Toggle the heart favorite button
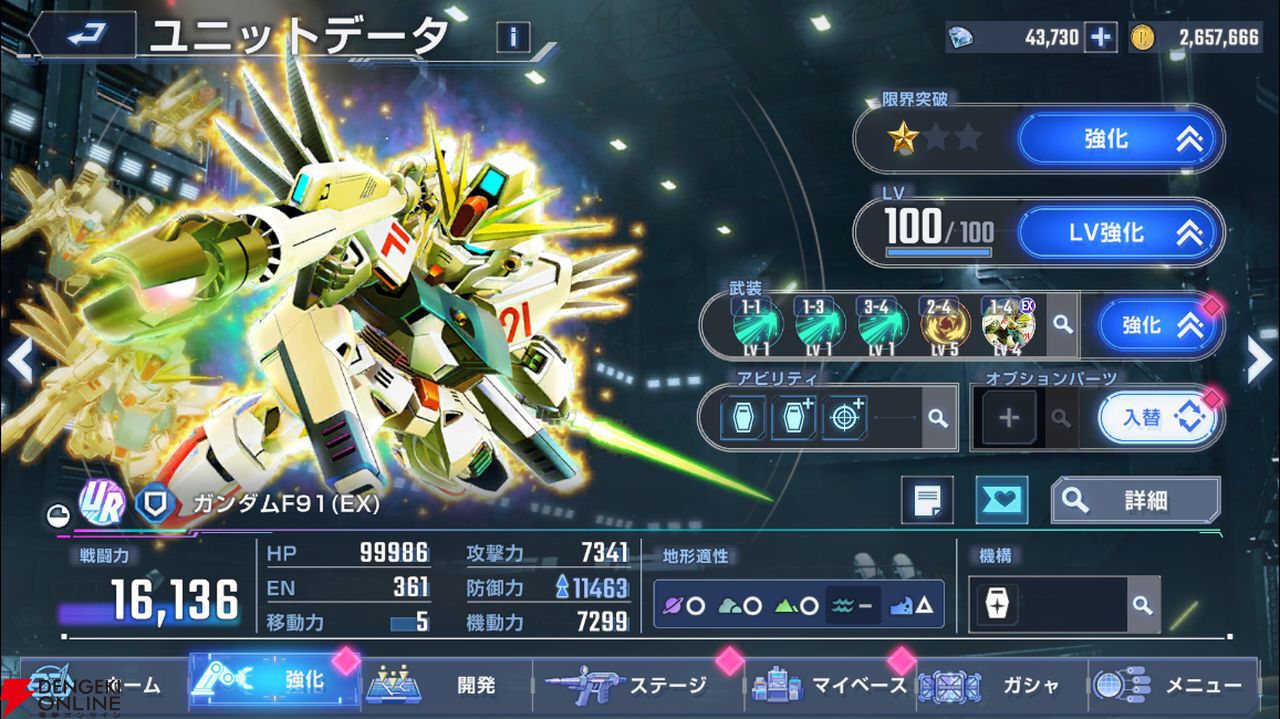Screen dimensions: 1280x719 tap(1001, 500)
